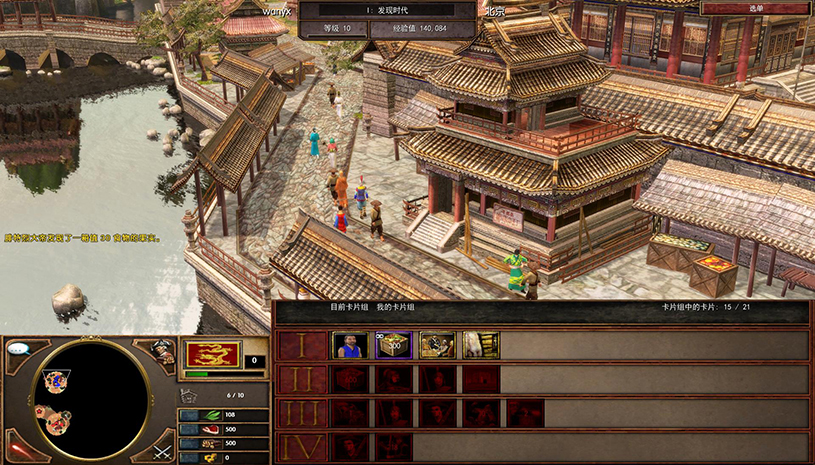This screenshot has height=465, width=815.
Task: Click the circular minimap
Action: [x=91, y=399]
